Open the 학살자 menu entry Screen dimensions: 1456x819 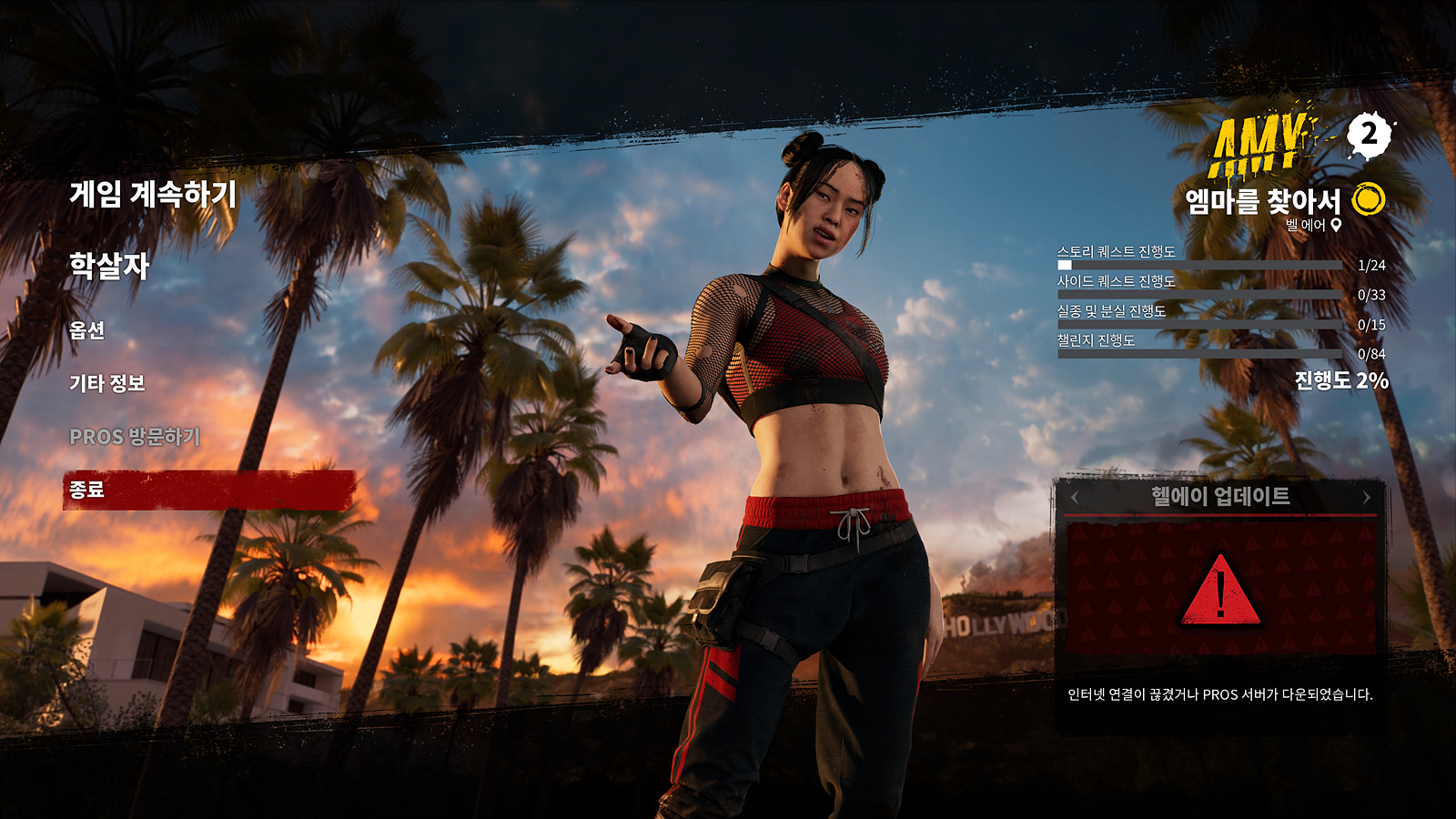[109, 266]
